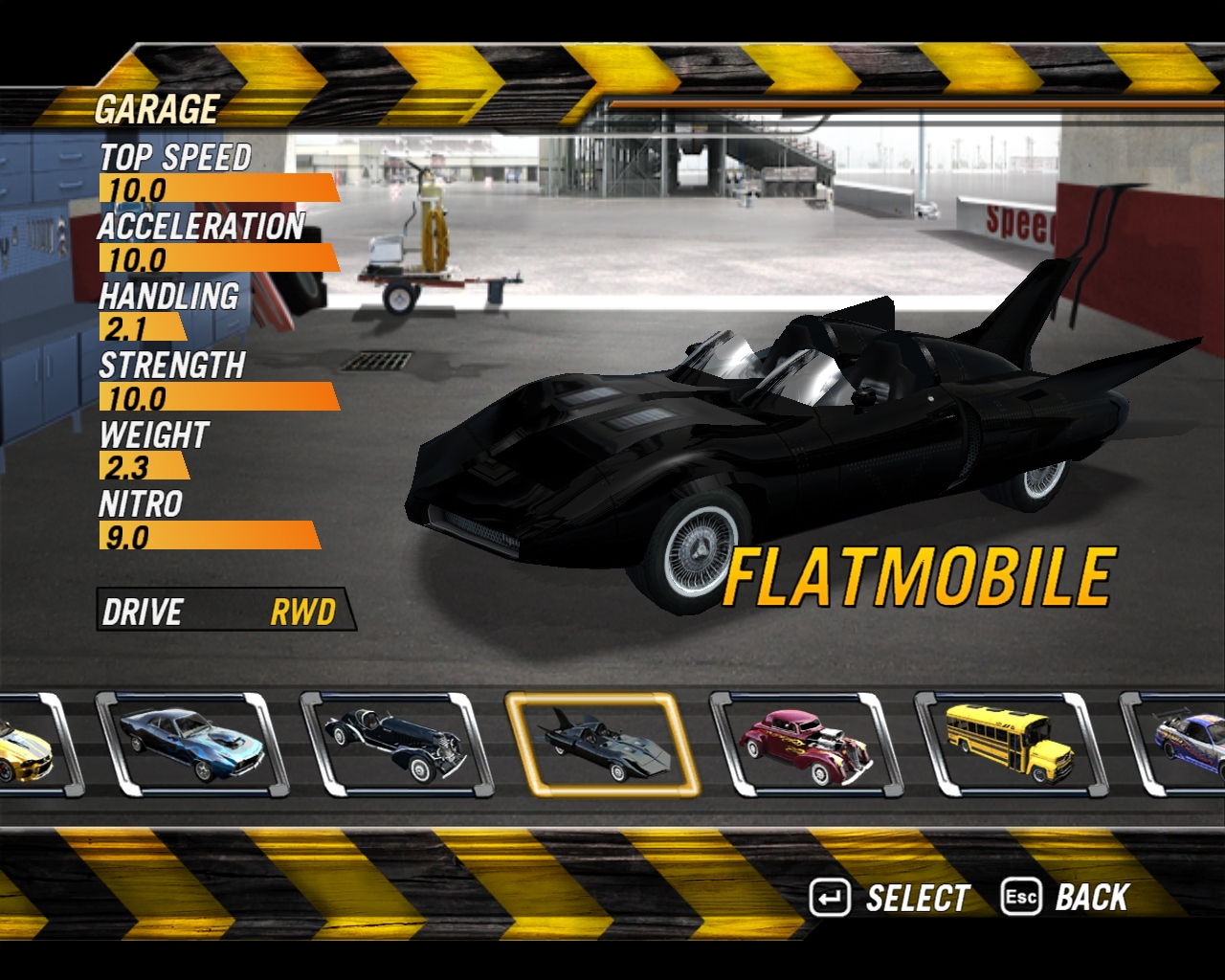1225x980 pixels.
Task: Go back from the garage
Action: pos(1066,898)
